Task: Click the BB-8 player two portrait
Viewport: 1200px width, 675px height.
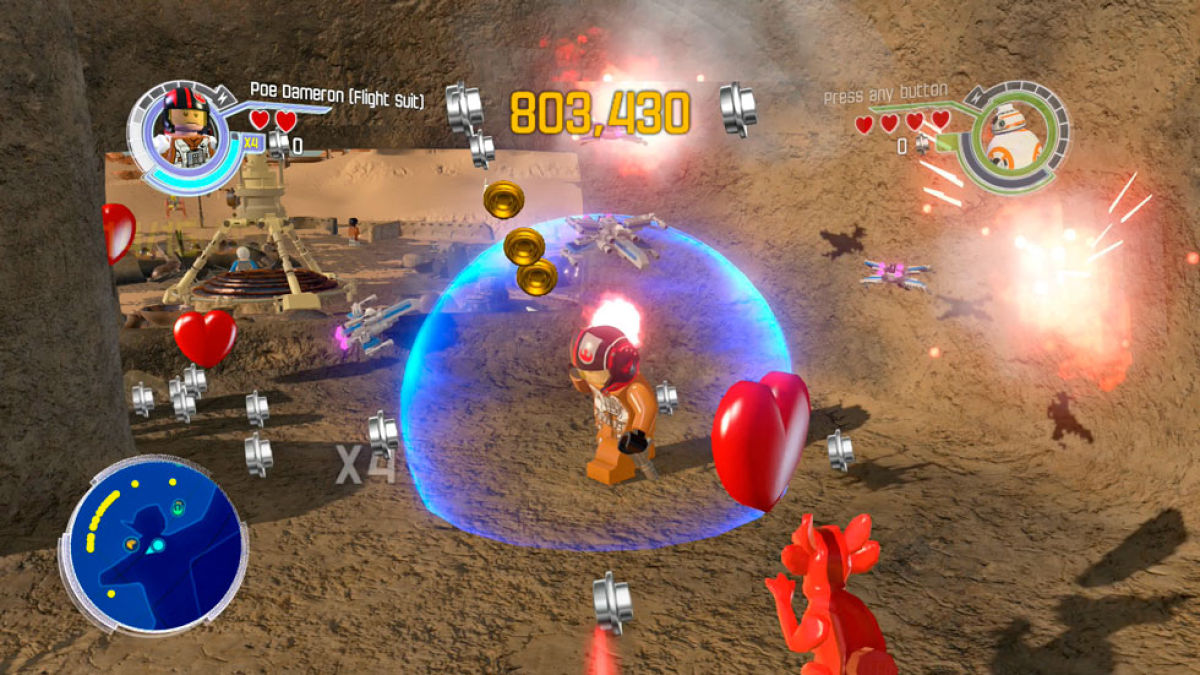Action: coord(1012,138)
